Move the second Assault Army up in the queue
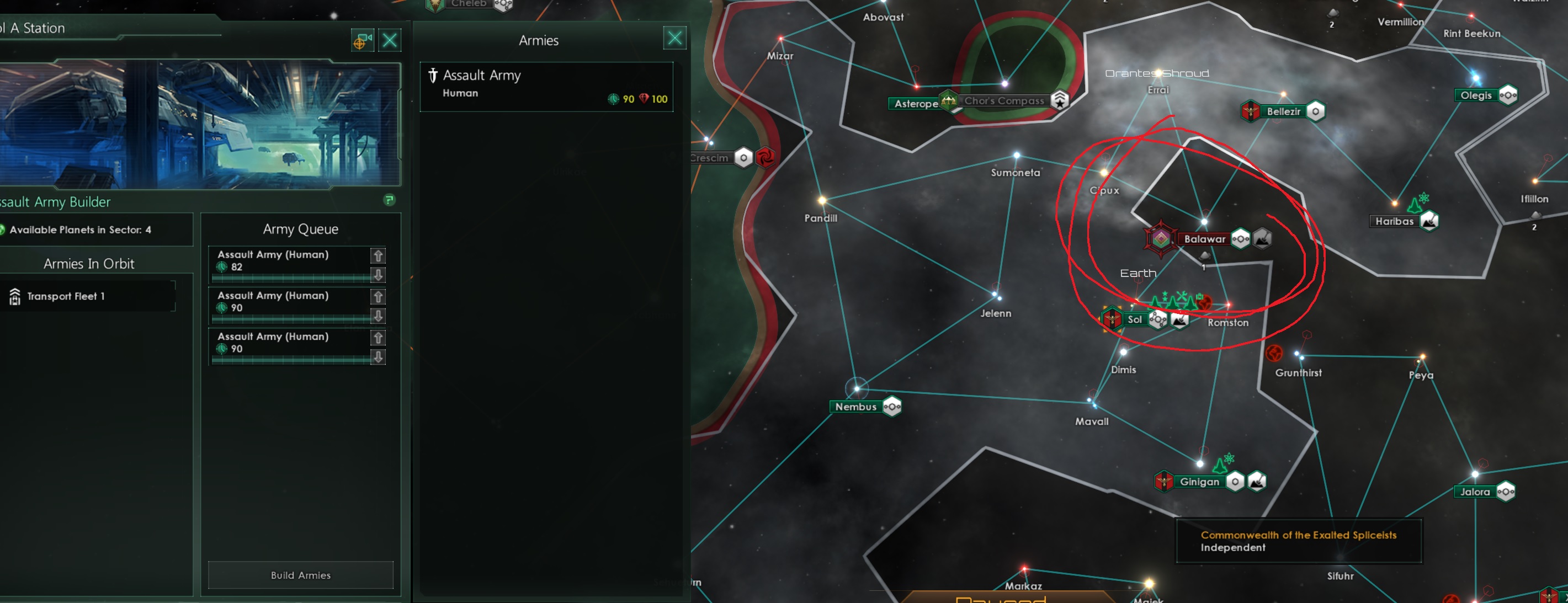This screenshot has height=603, width=1568. (x=379, y=297)
